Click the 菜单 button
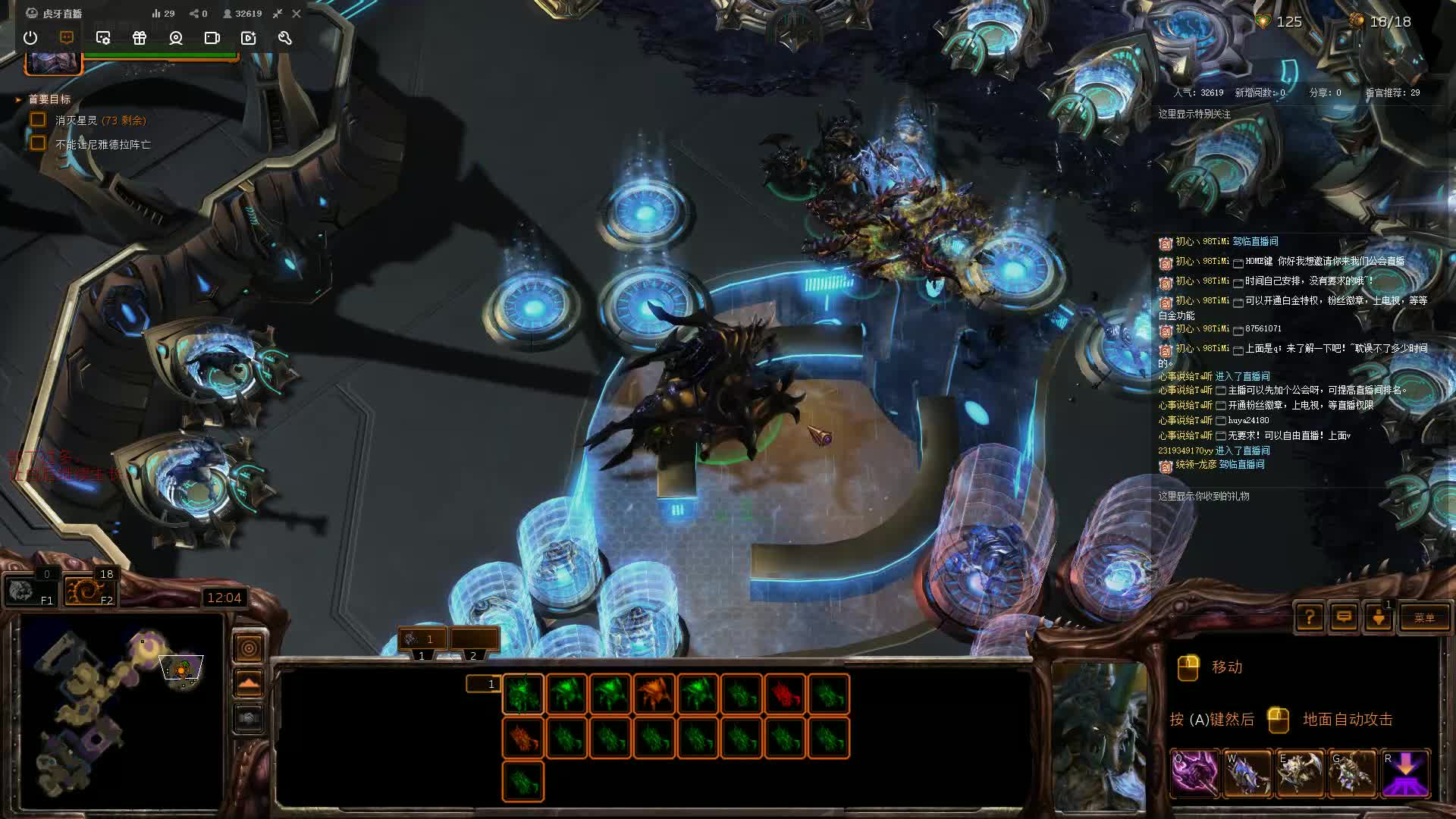This screenshot has height=819, width=1456. click(x=1424, y=618)
